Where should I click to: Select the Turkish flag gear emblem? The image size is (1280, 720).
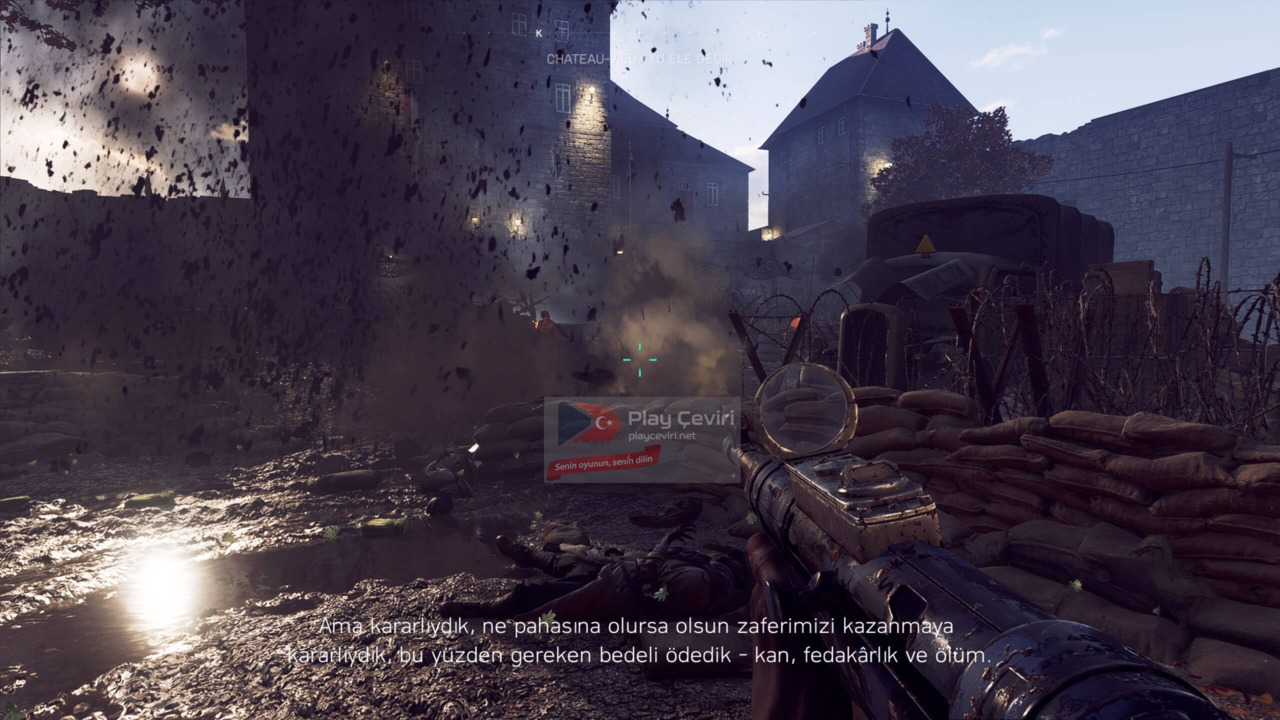point(600,422)
